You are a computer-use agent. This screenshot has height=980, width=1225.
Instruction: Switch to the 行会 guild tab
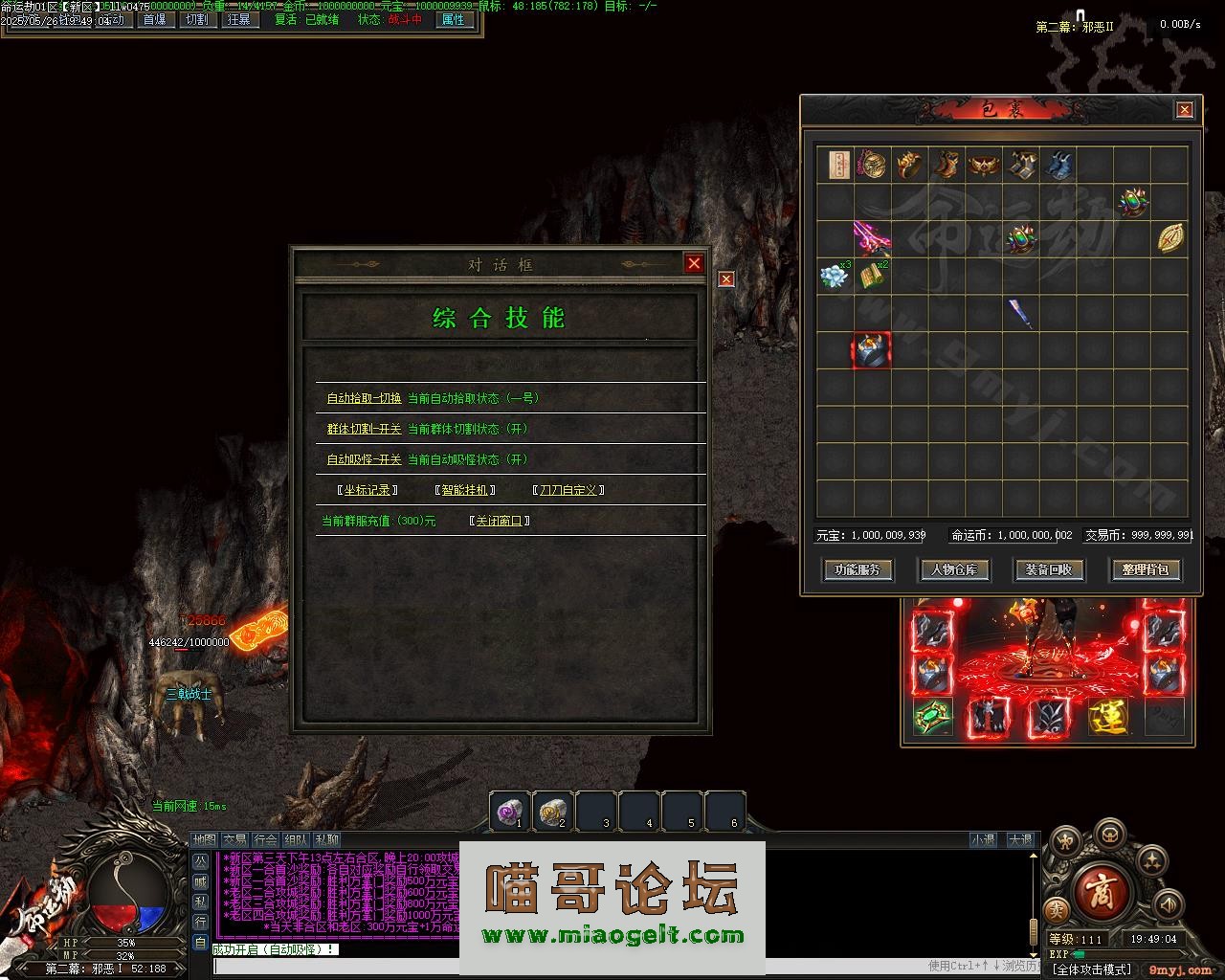(x=265, y=839)
